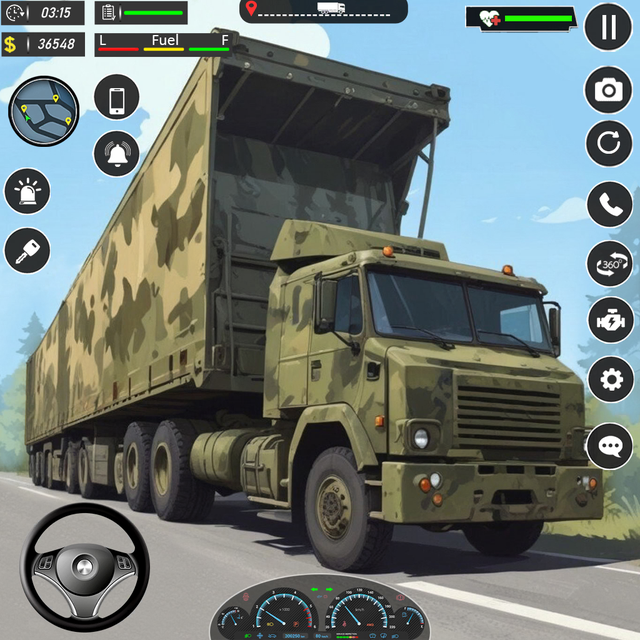Open the chat speech bubble
Viewport: 640px width, 640px height.
click(x=609, y=445)
